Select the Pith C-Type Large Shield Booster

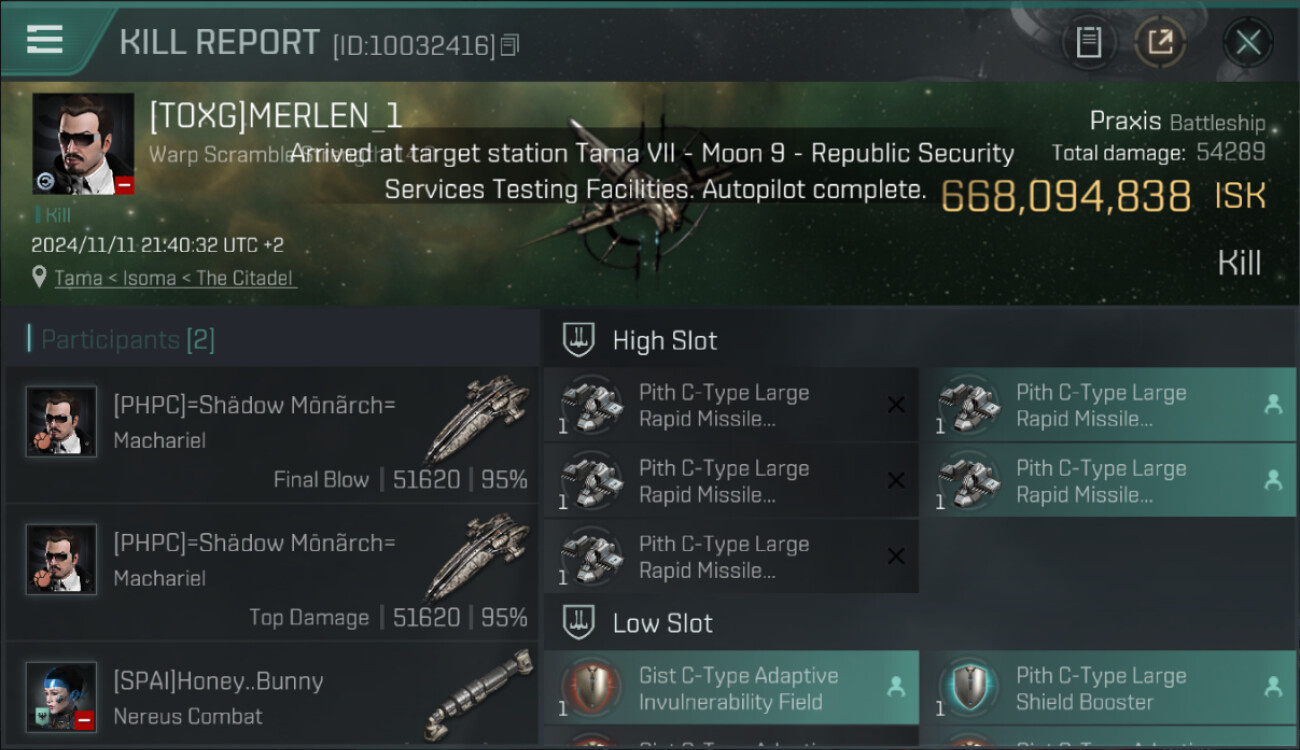tap(1107, 688)
